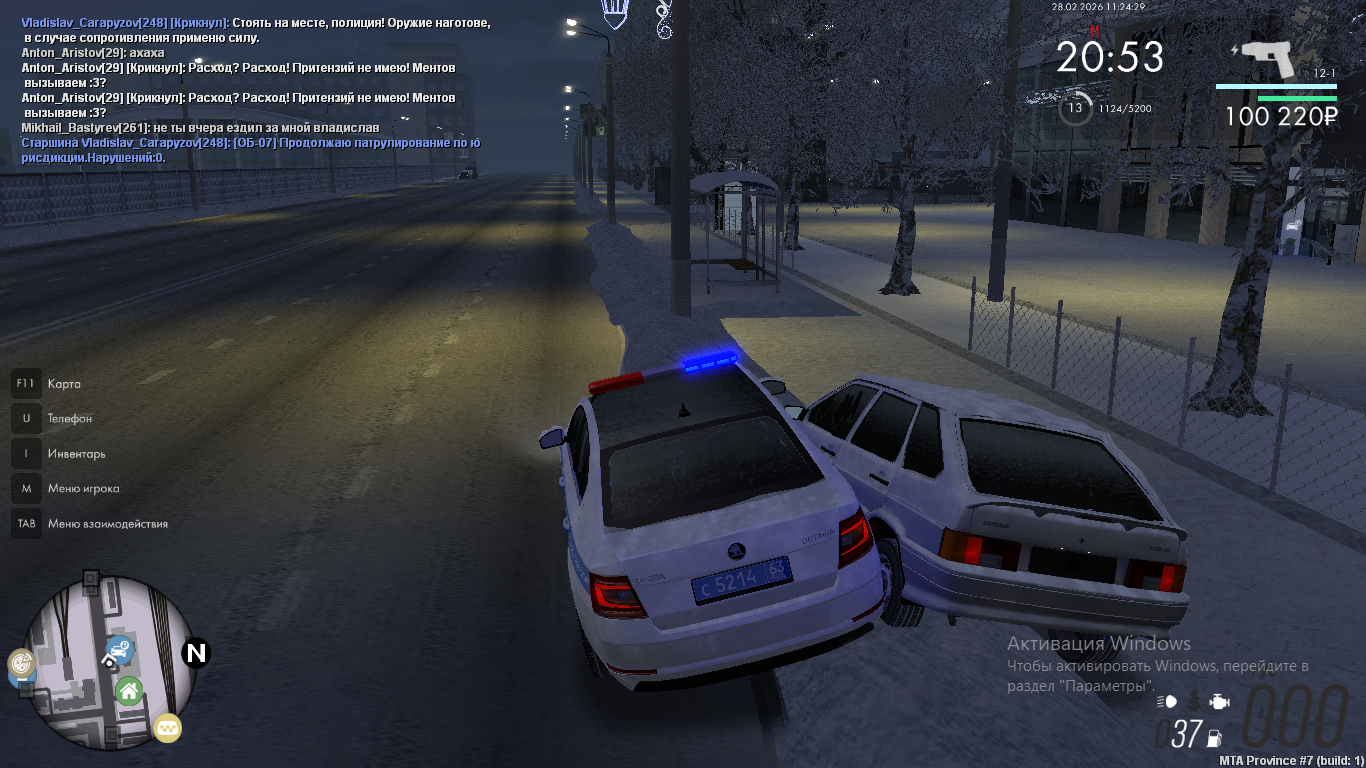The image size is (1366, 768).
Task: Select the taser weapon icon
Action: (1268, 60)
